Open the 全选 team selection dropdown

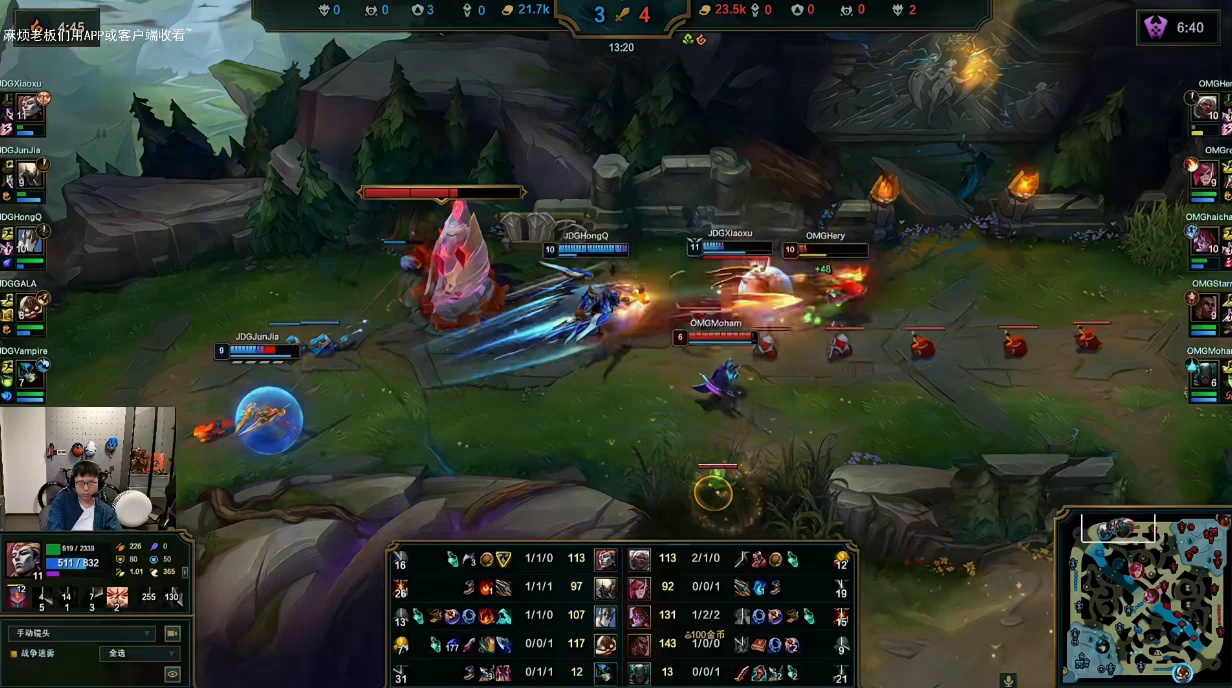(138, 653)
